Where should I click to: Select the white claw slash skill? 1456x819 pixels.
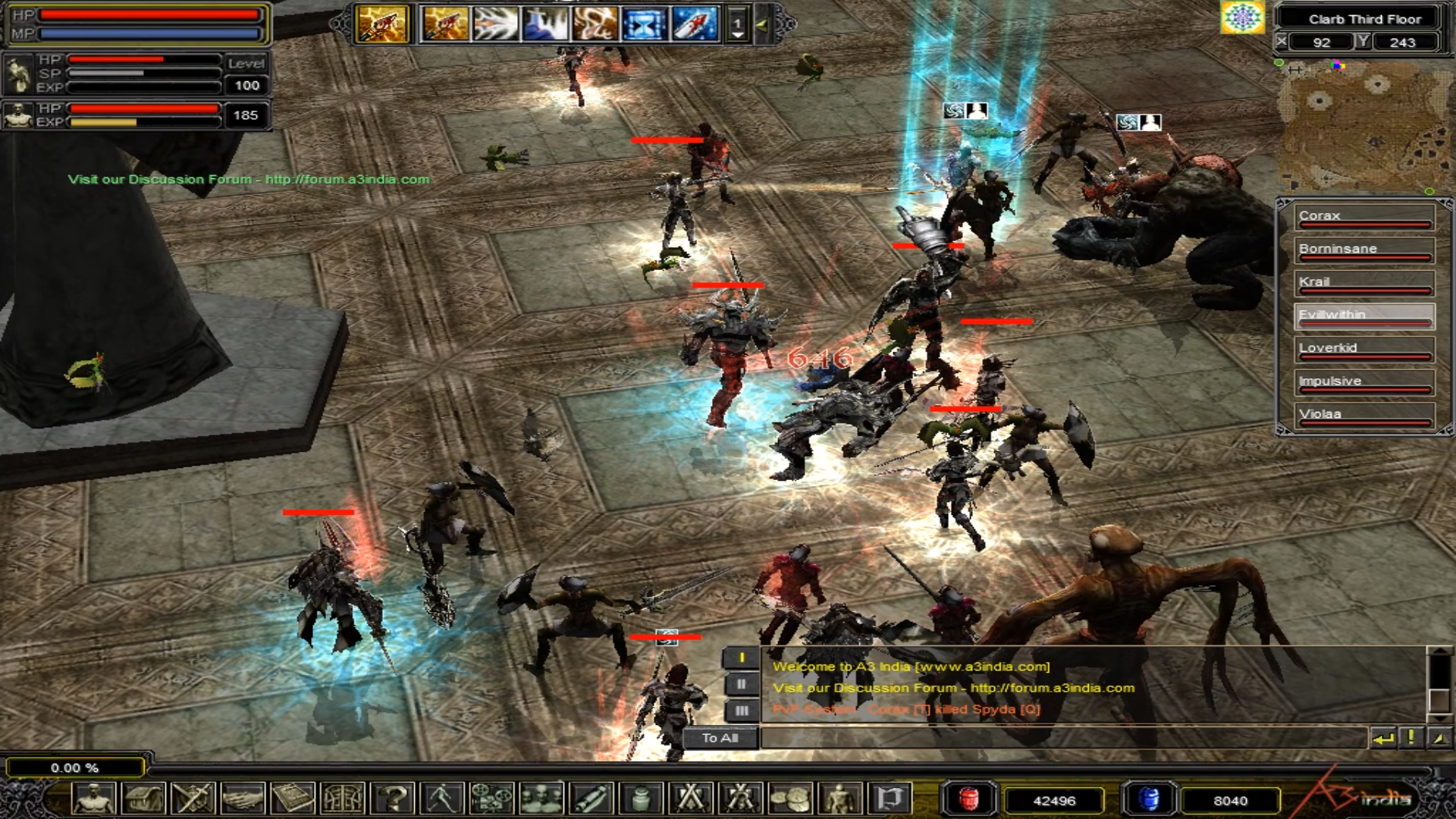tap(495, 24)
